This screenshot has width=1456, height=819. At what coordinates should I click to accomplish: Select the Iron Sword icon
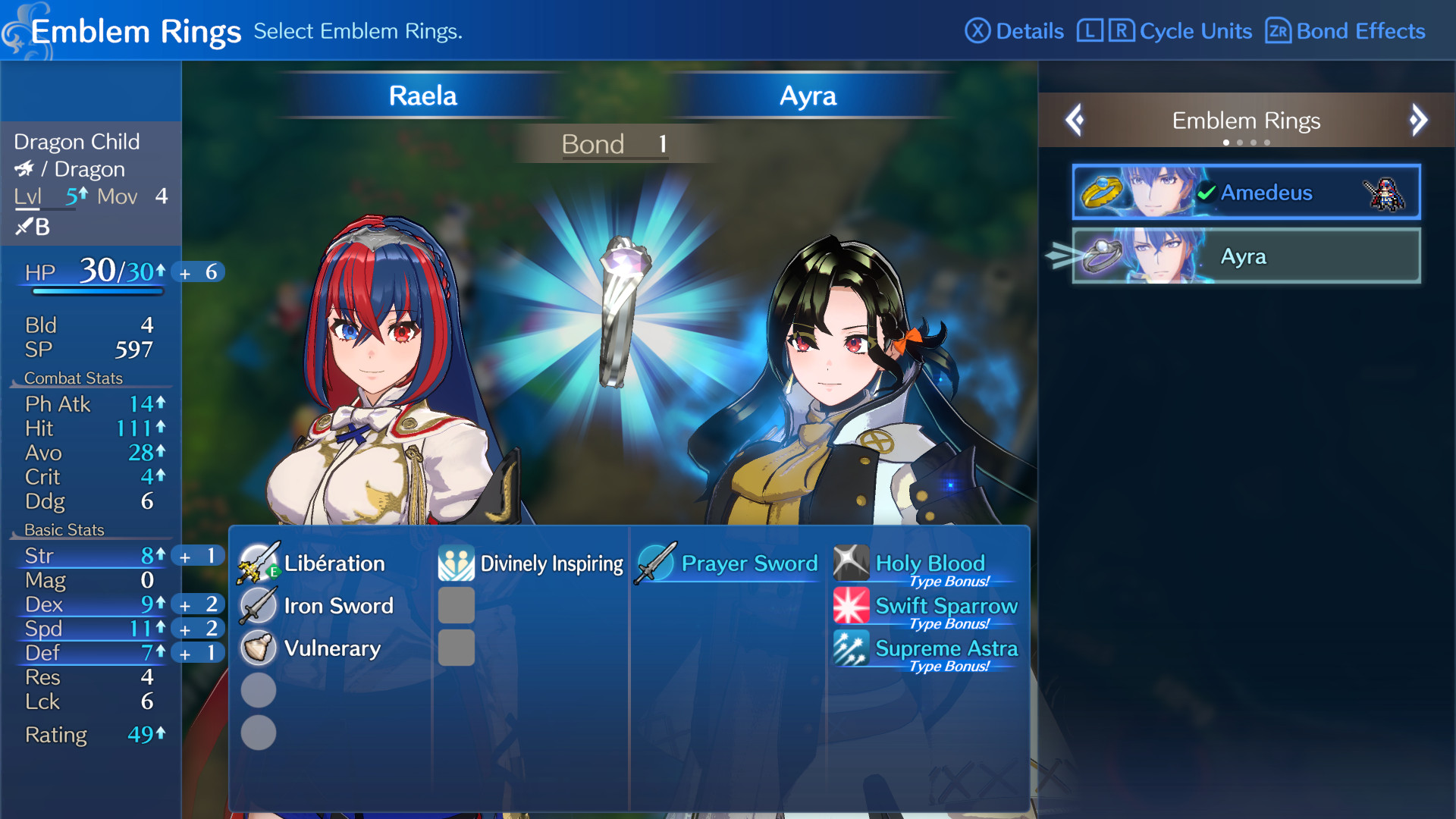(258, 606)
